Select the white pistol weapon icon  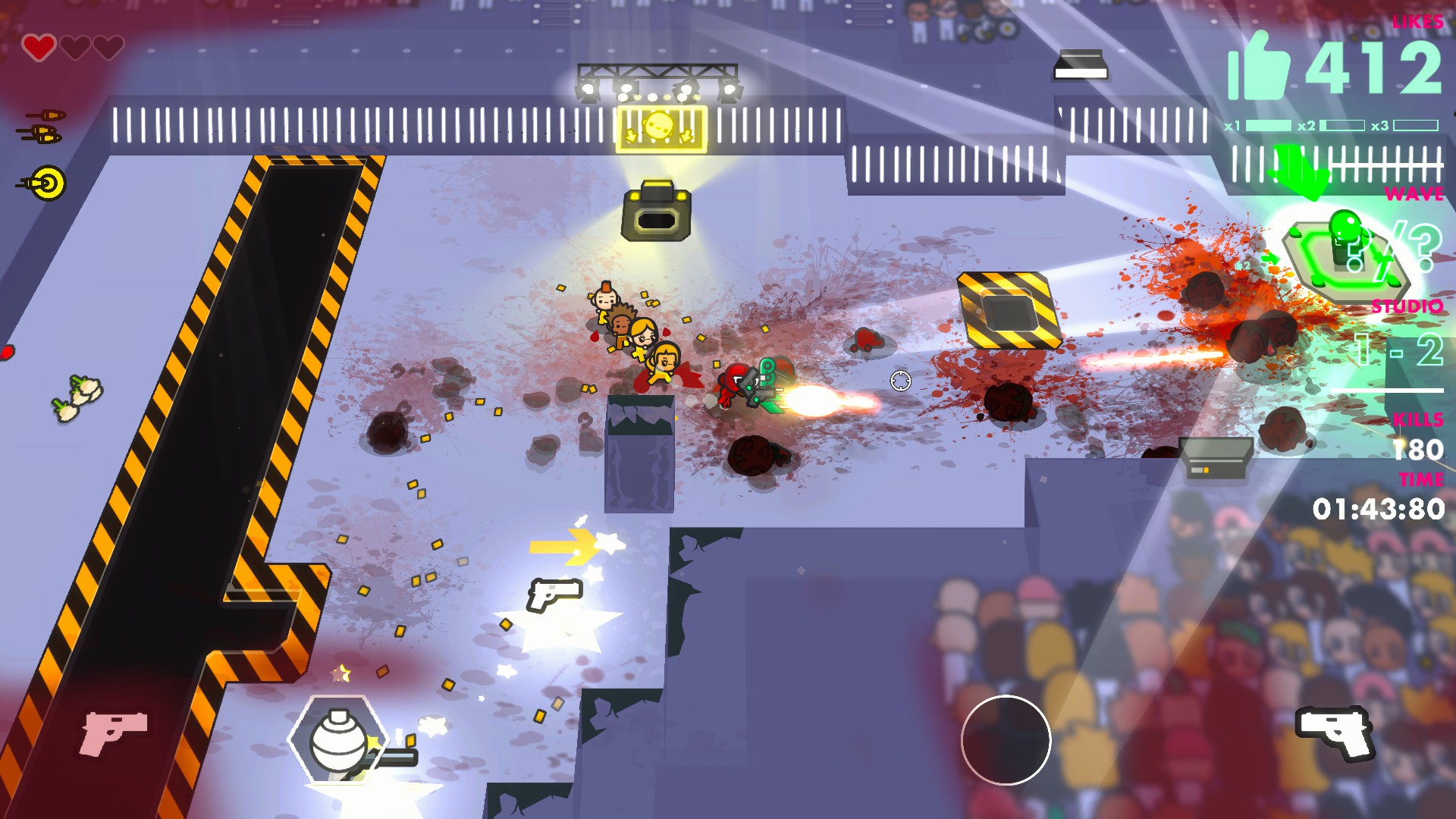[x=1335, y=731]
